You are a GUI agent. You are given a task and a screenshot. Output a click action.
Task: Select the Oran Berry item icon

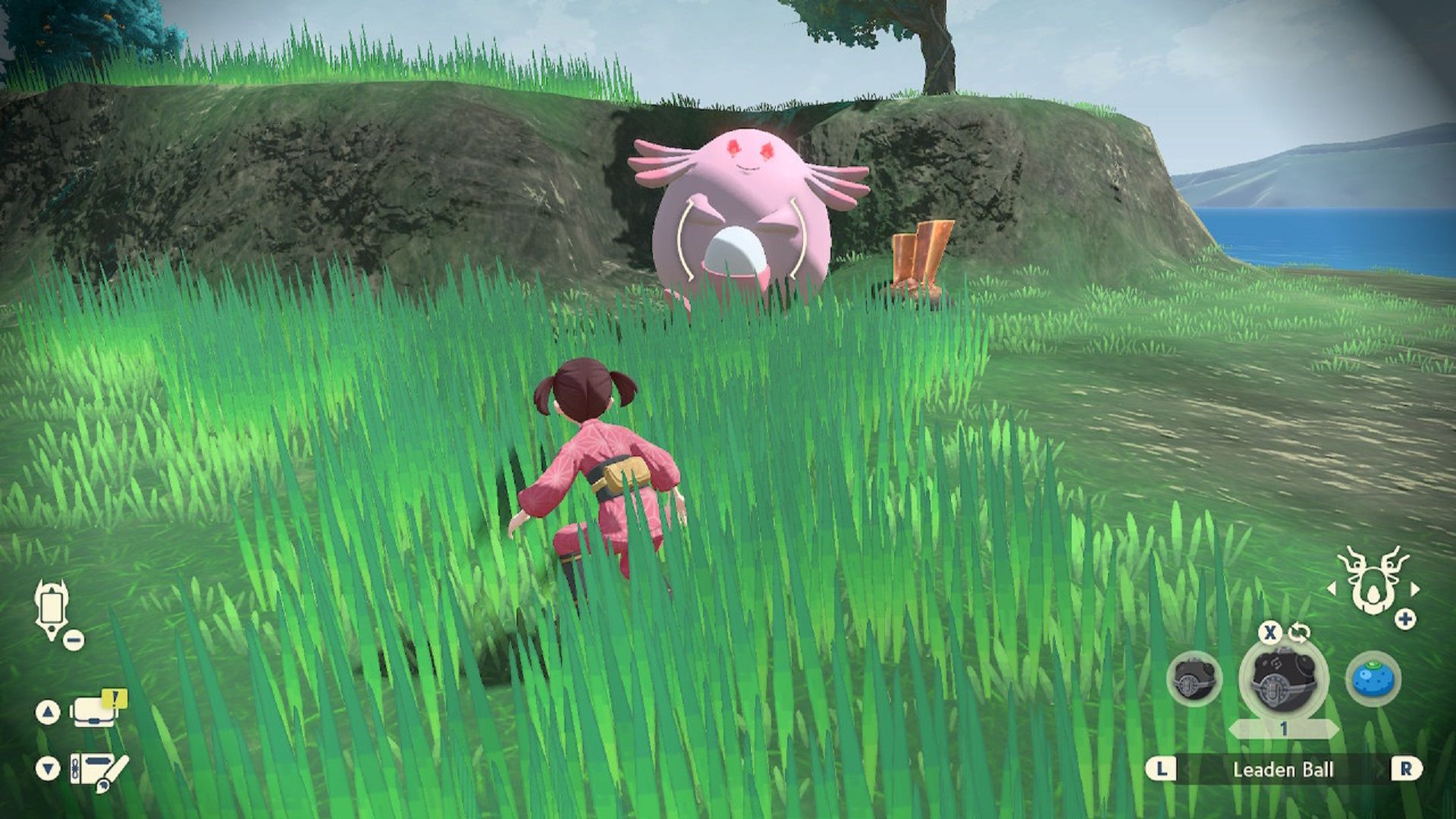1374,682
